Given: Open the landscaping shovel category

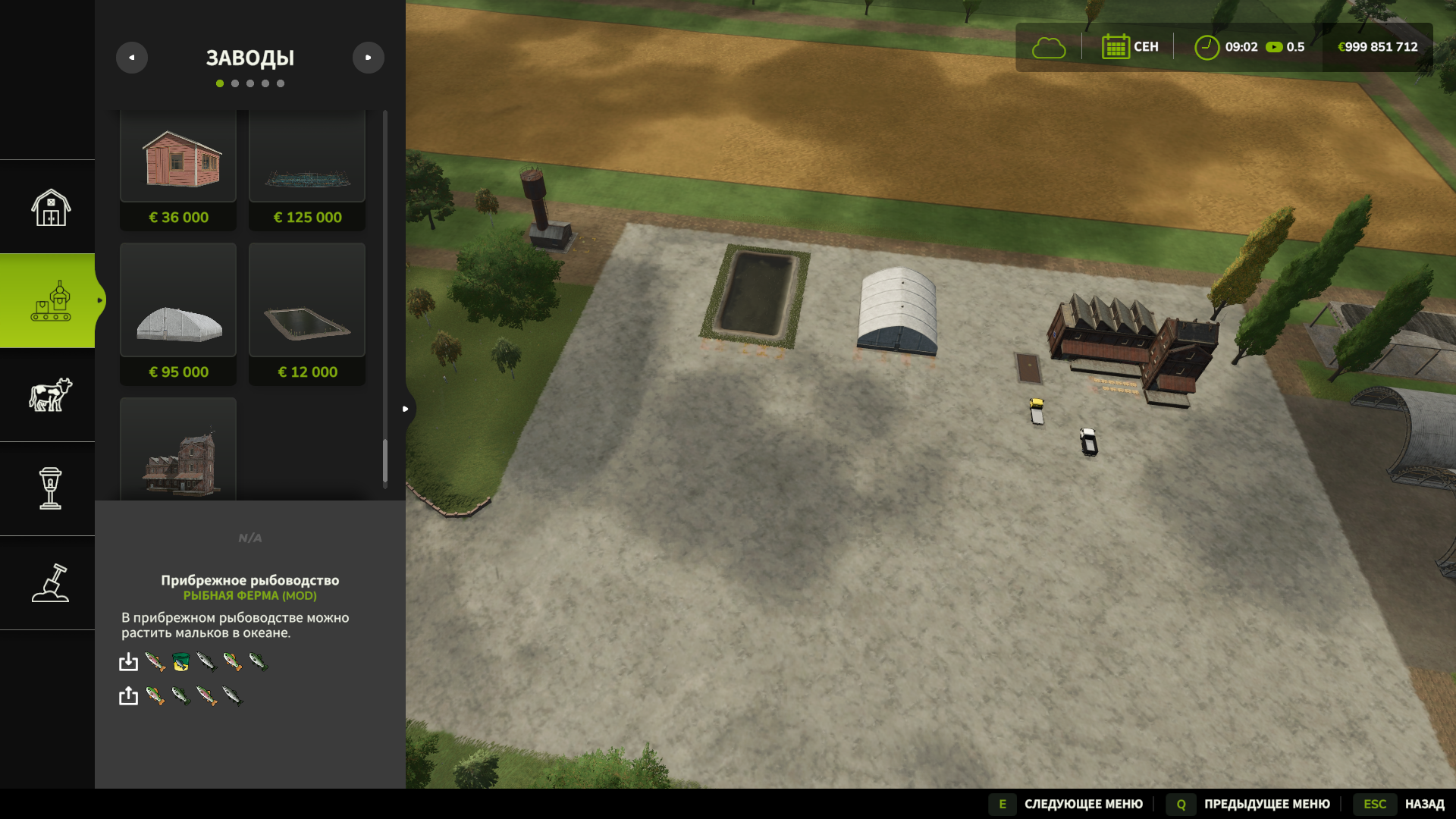Looking at the screenshot, I should pyautogui.click(x=50, y=582).
